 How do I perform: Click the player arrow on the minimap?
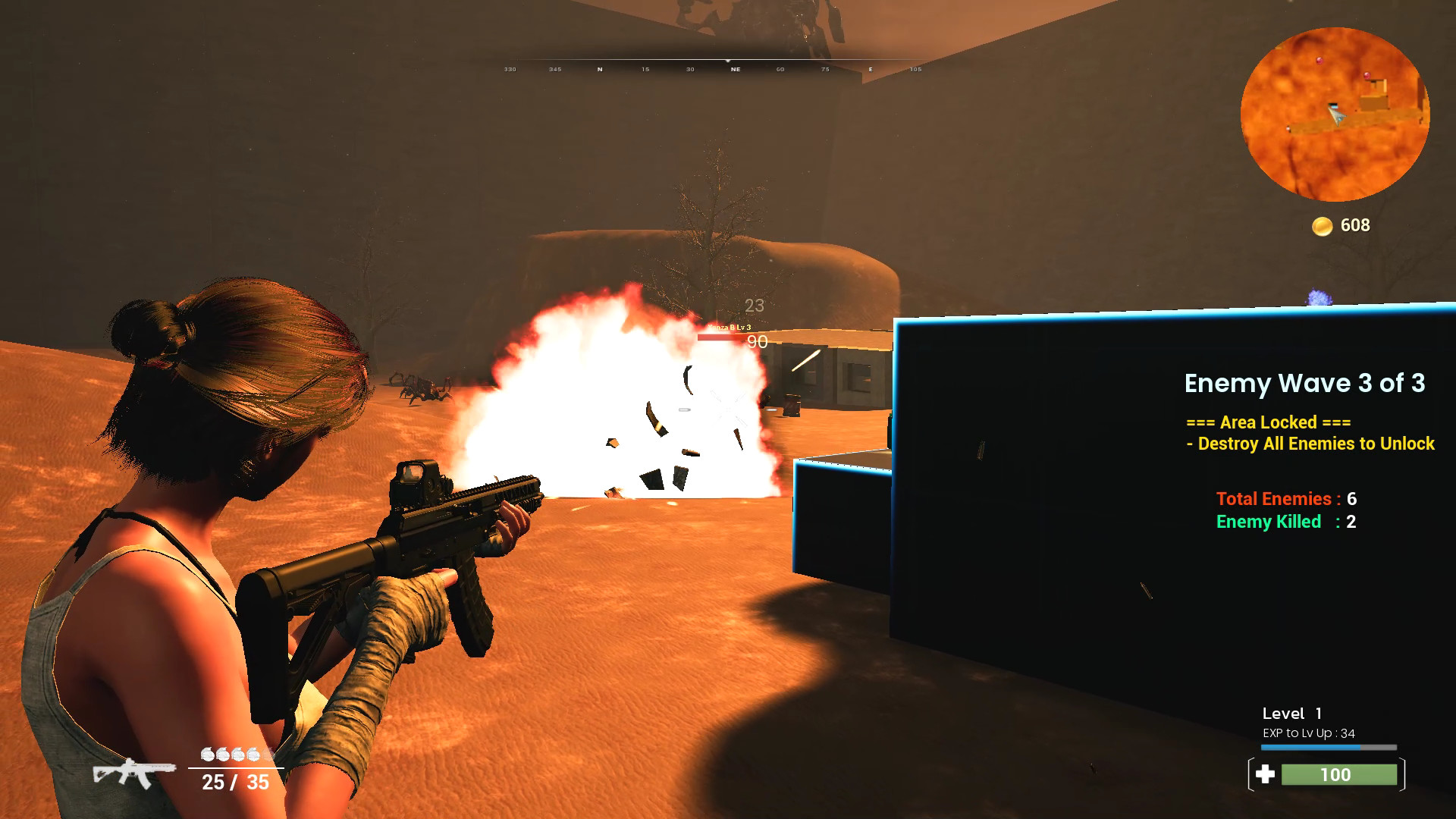pyautogui.click(x=1336, y=116)
